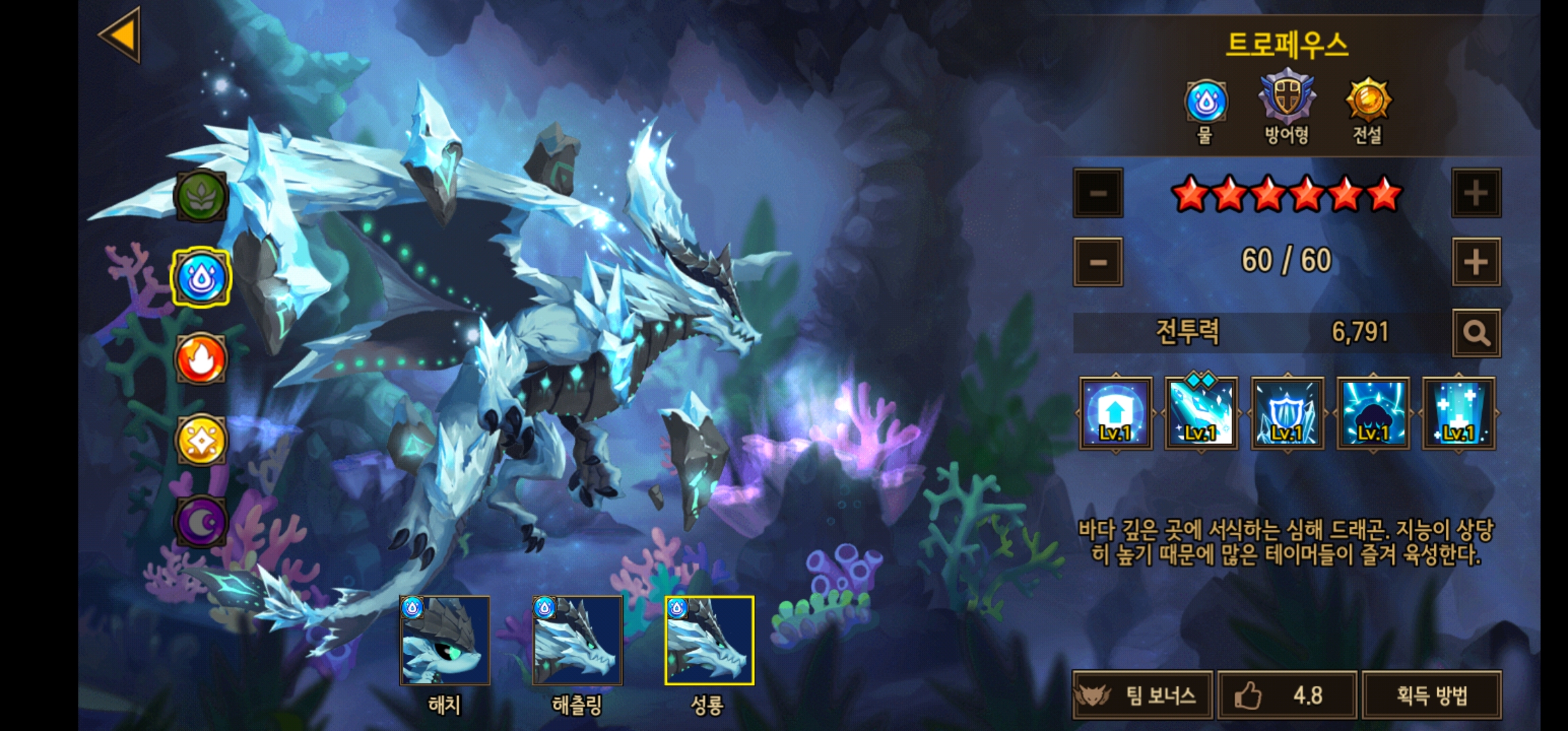
Task: Go back with the yellow arrow
Action: 121,35
